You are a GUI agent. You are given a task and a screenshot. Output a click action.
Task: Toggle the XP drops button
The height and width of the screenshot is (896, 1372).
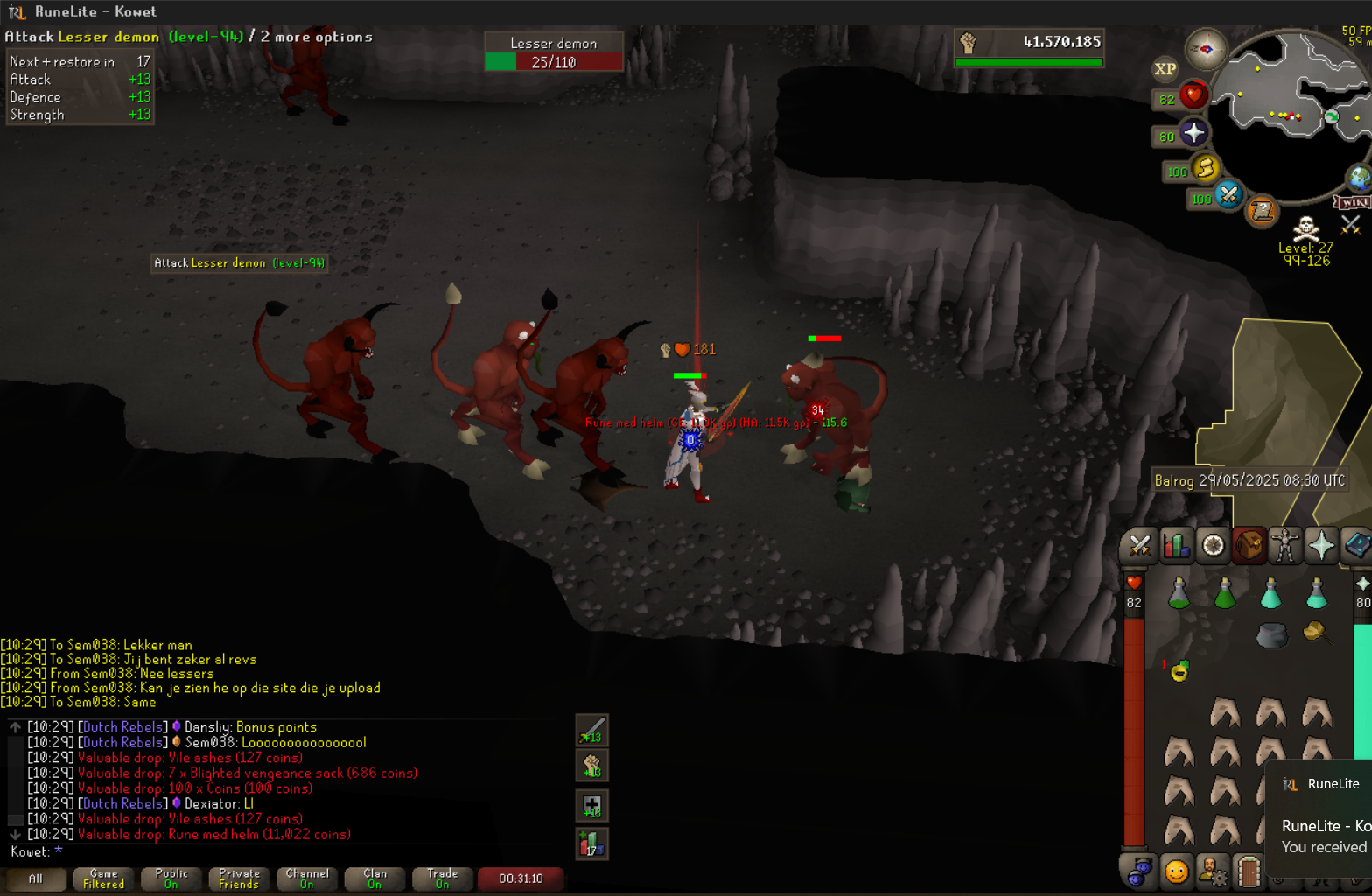point(1165,69)
